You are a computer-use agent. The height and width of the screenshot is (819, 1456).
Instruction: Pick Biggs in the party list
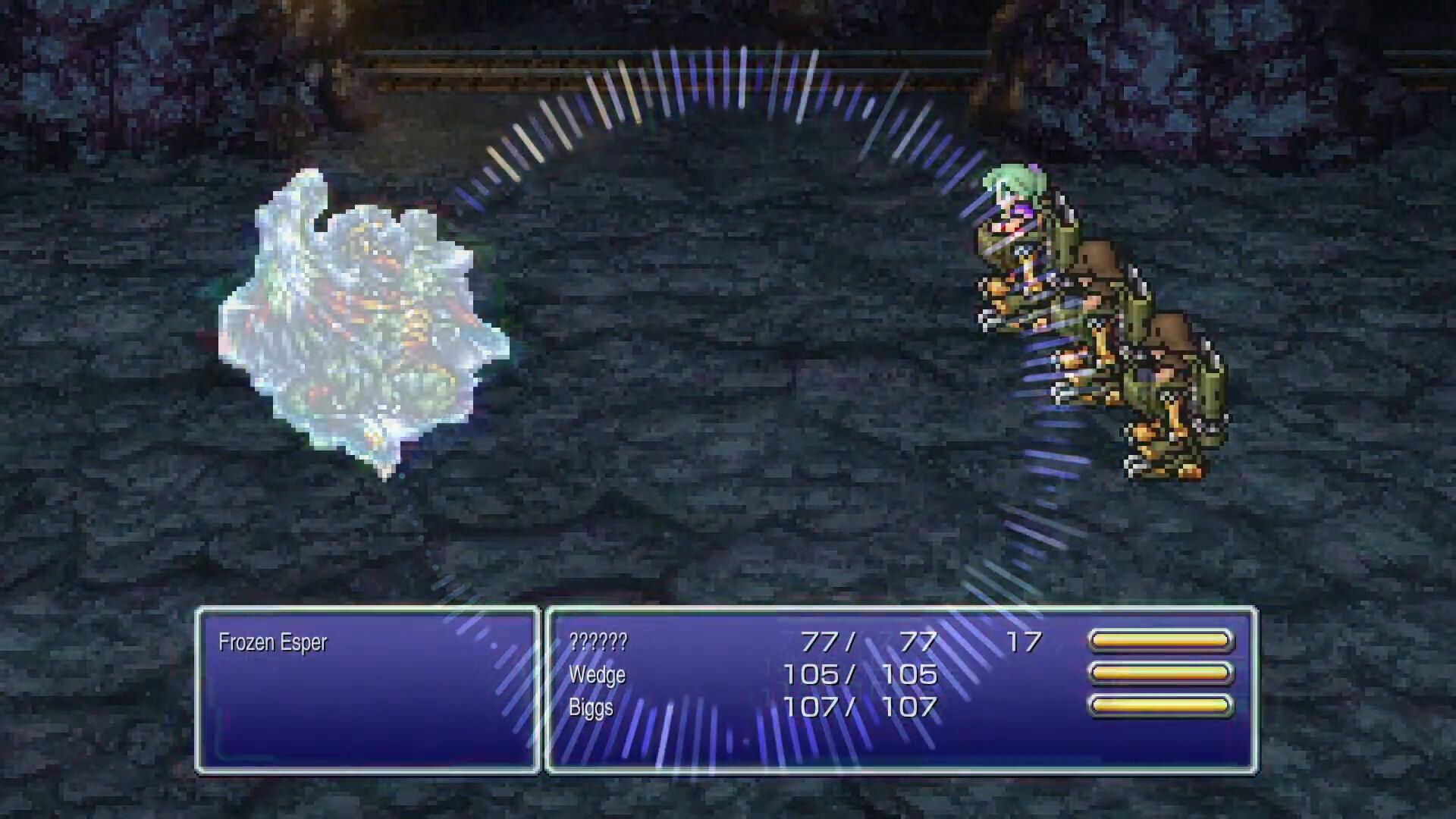coord(591,708)
